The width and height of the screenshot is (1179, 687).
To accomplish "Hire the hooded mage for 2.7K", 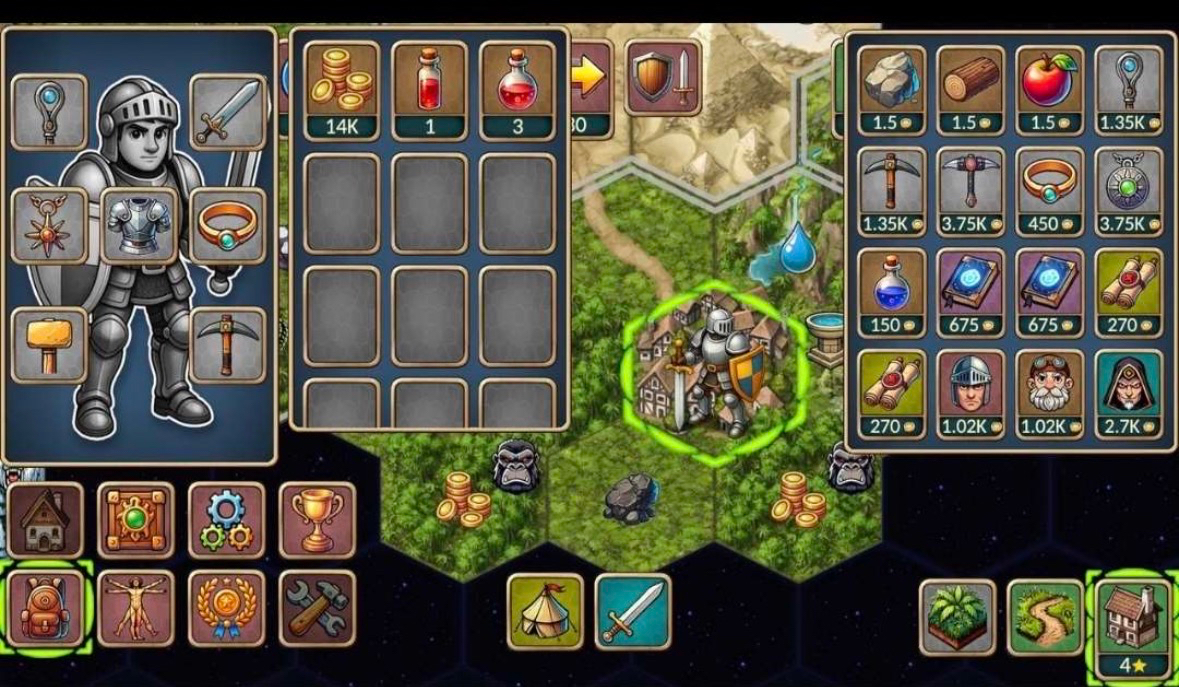I will click(1129, 393).
